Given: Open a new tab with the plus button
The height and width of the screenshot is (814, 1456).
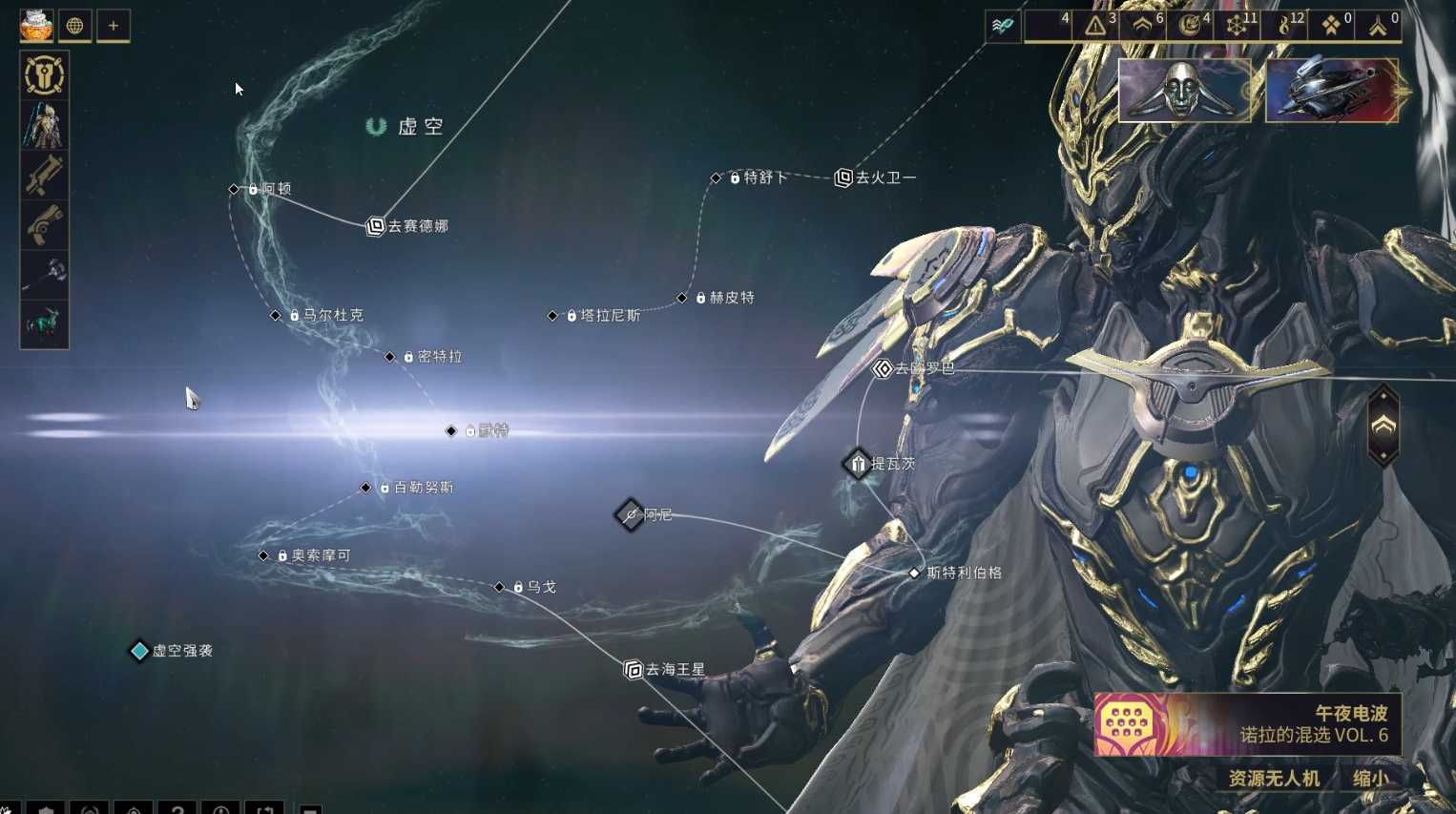Looking at the screenshot, I should click(114, 26).
